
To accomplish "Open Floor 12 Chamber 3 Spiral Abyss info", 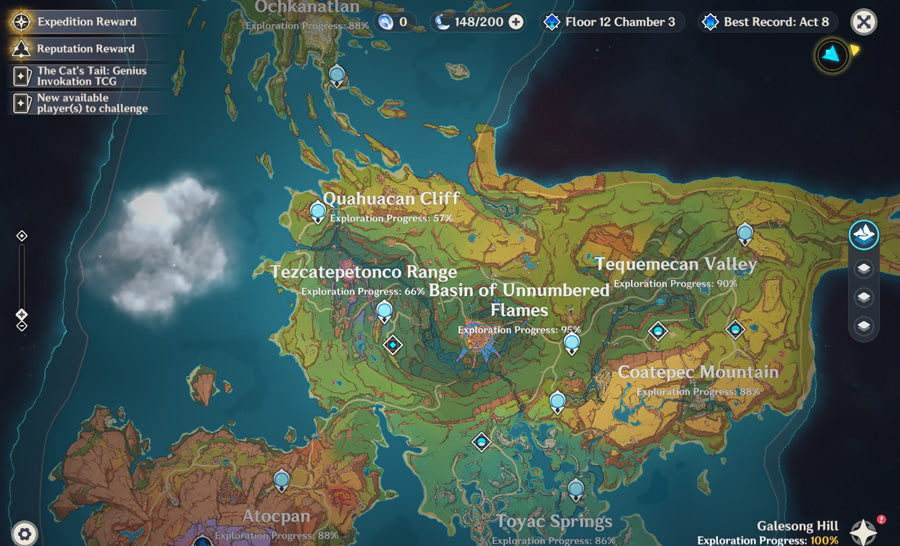I will tap(610, 21).
